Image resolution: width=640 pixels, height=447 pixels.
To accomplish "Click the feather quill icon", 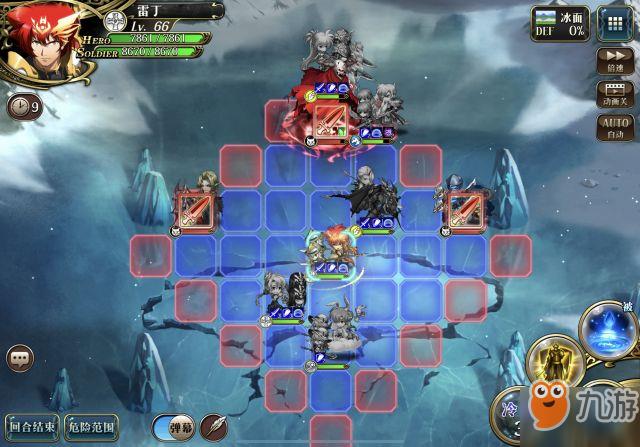I will pyautogui.click(x=215, y=424).
